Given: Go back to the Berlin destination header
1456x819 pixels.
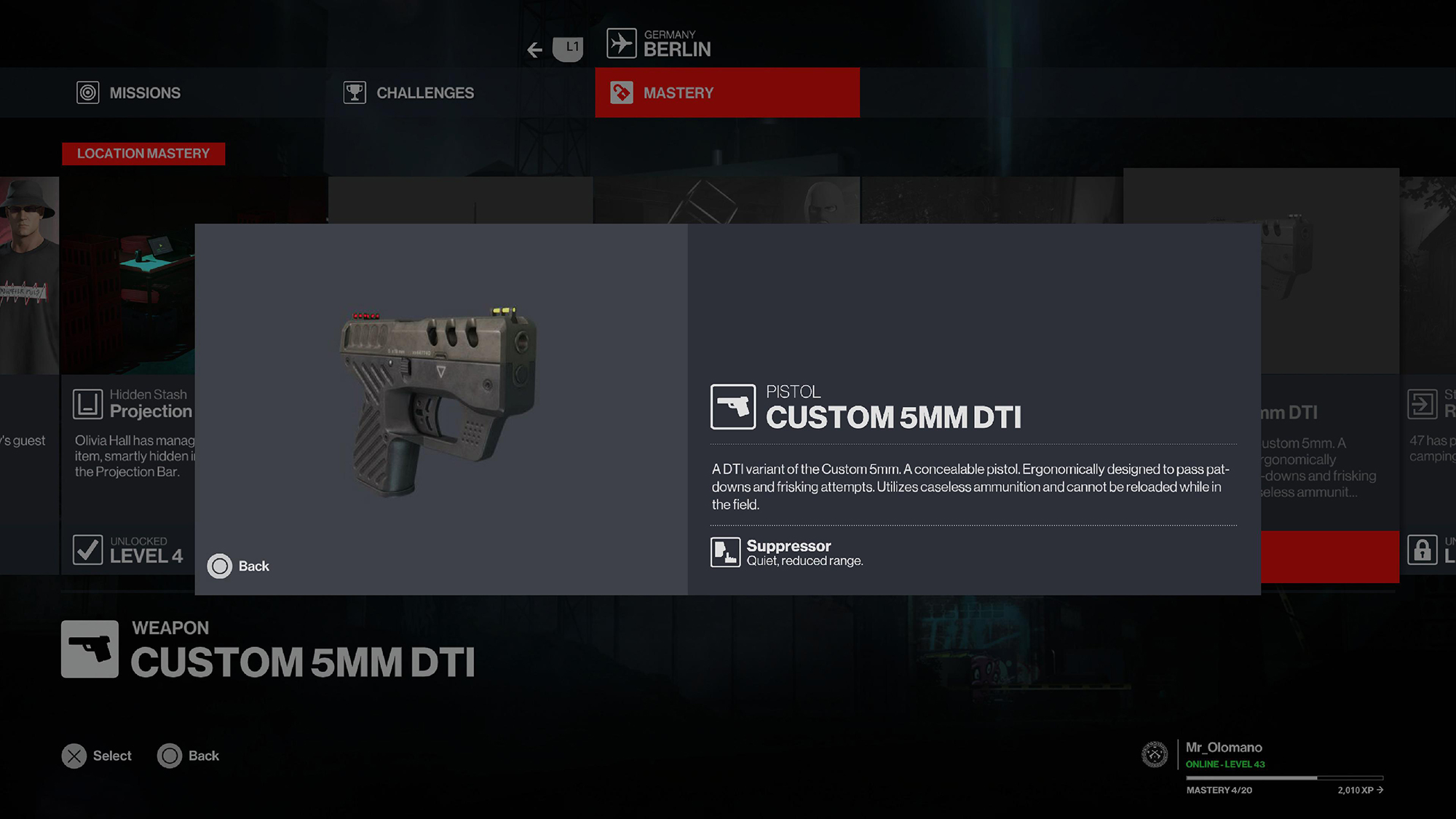Looking at the screenshot, I should (x=660, y=44).
